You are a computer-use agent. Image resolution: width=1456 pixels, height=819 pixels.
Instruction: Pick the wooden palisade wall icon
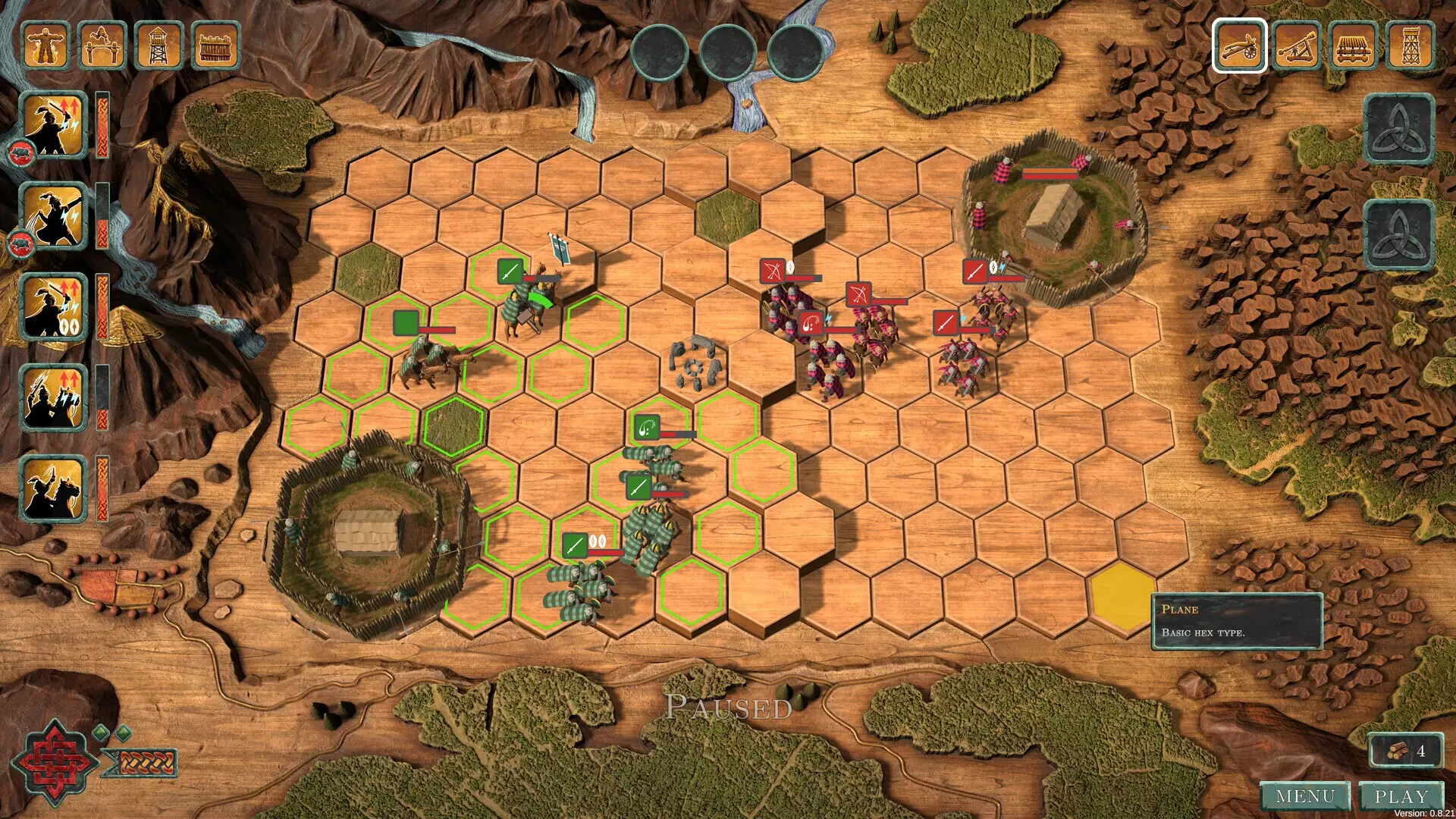pos(216,45)
